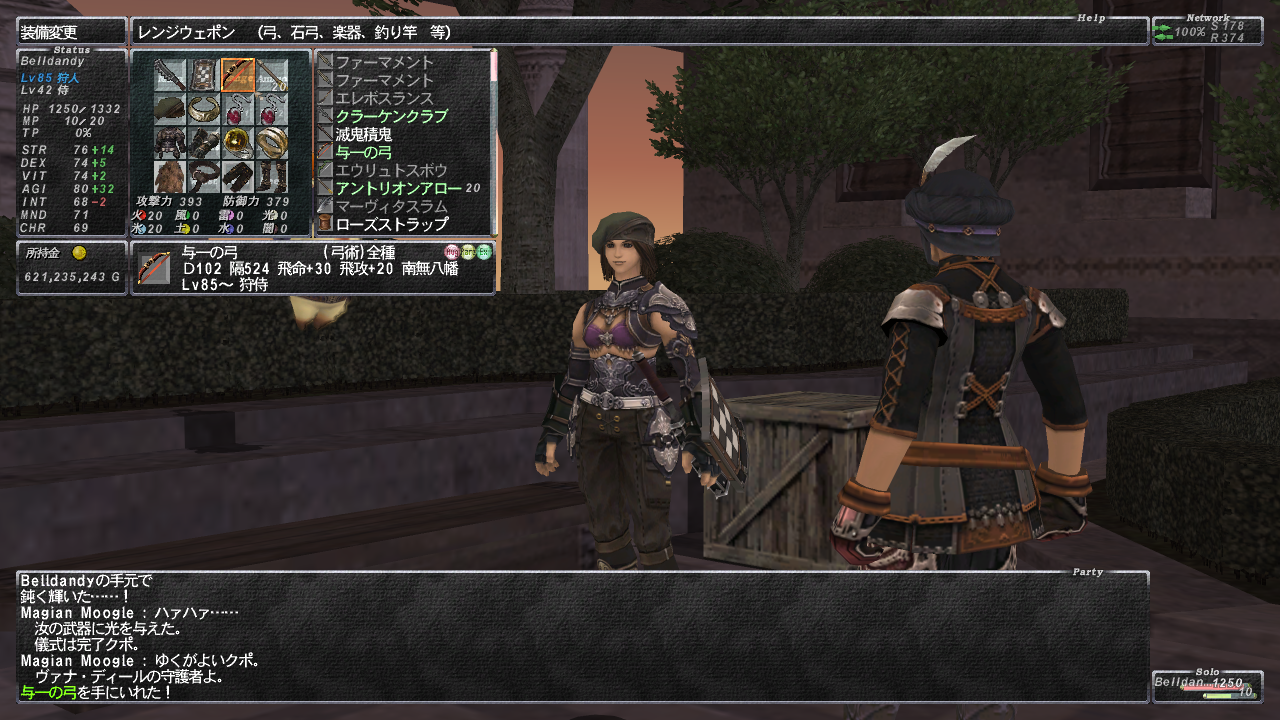1280x720 pixels.
Task: Select the checkered shield sub slot
Action: 204,74
